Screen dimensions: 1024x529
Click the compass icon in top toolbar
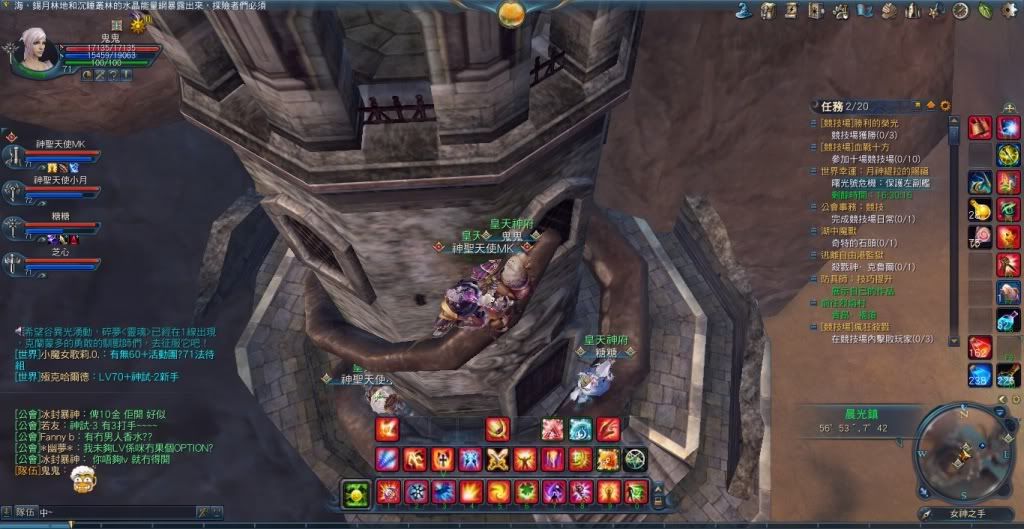click(x=961, y=11)
